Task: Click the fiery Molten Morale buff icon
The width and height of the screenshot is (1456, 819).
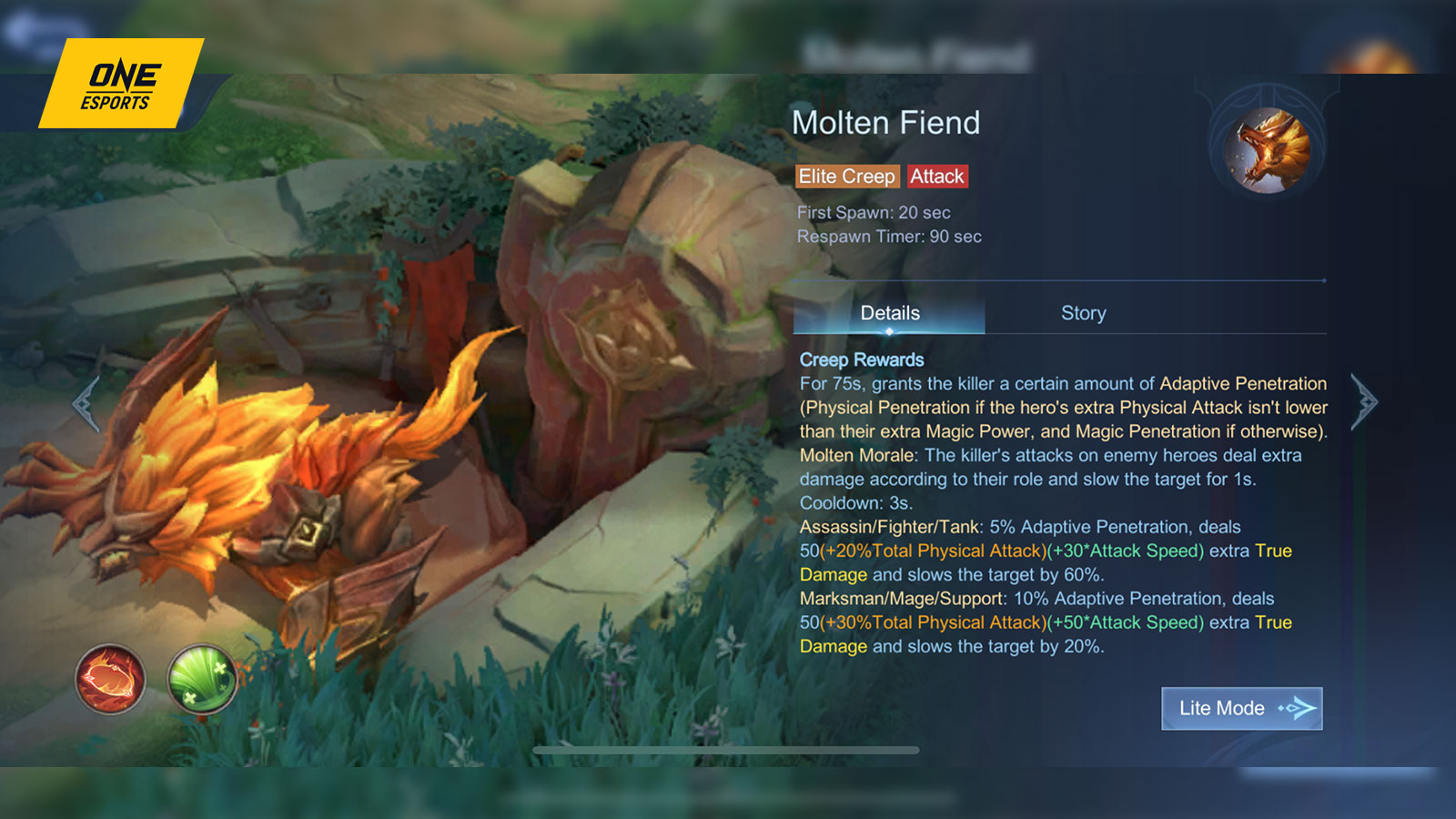Action: (x=108, y=678)
